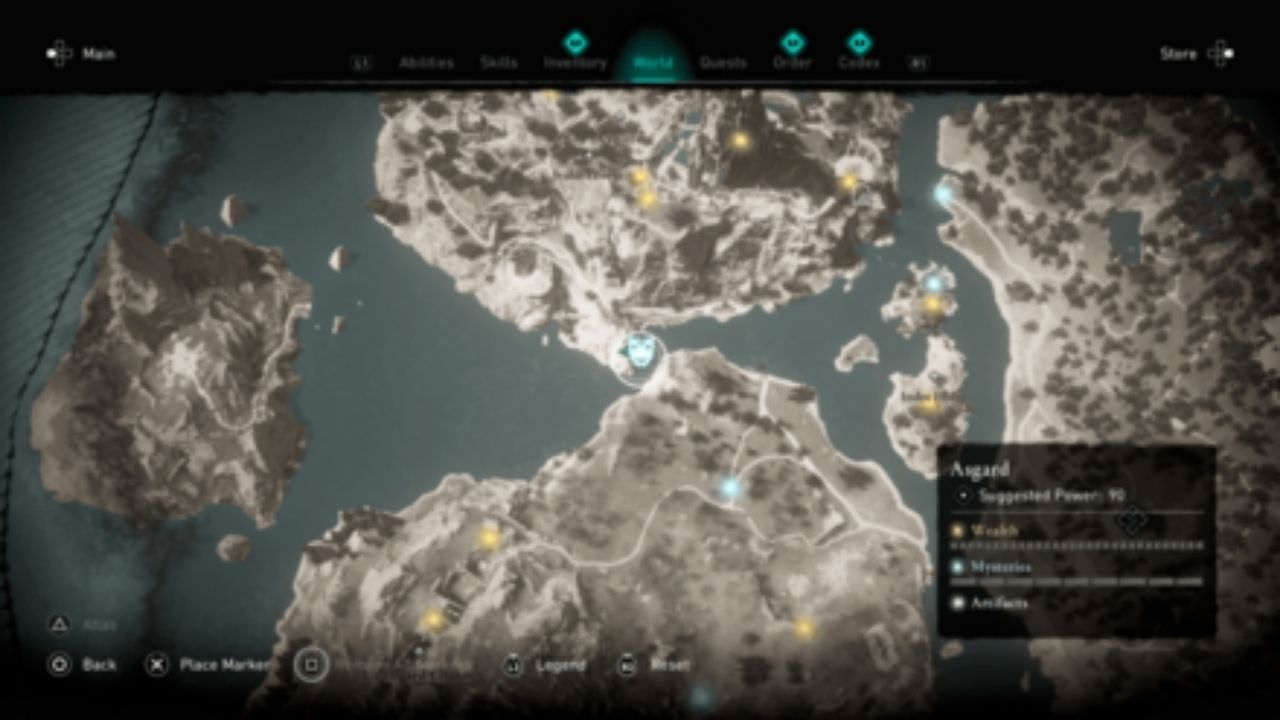This screenshot has width=1280, height=720.
Task: Open the Skills tab
Action: 500,61
